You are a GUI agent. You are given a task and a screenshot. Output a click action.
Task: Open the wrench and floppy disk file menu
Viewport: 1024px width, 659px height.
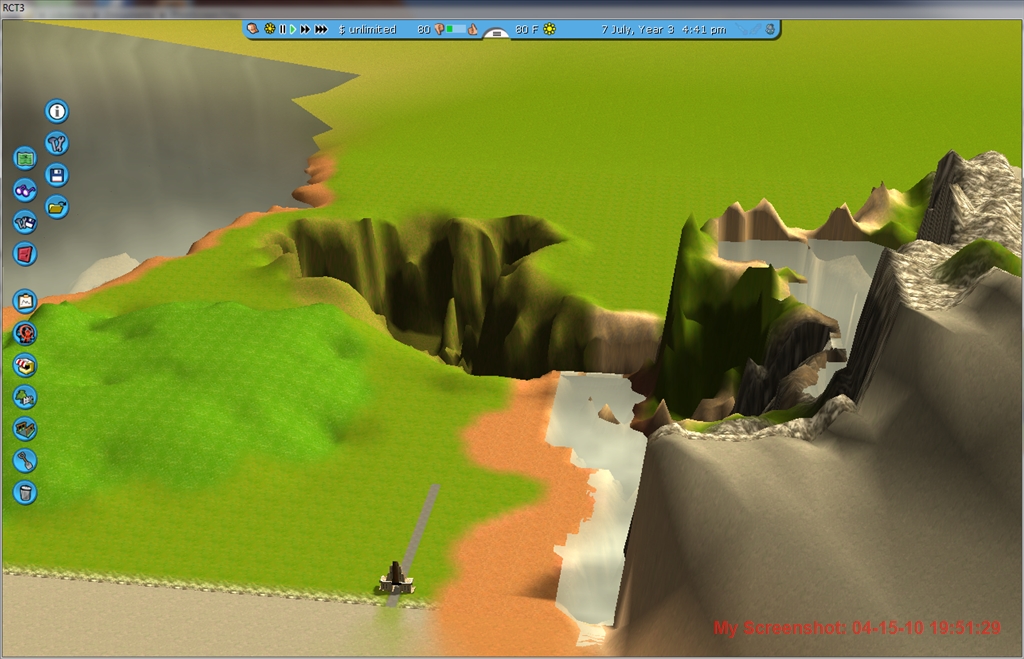(x=25, y=222)
